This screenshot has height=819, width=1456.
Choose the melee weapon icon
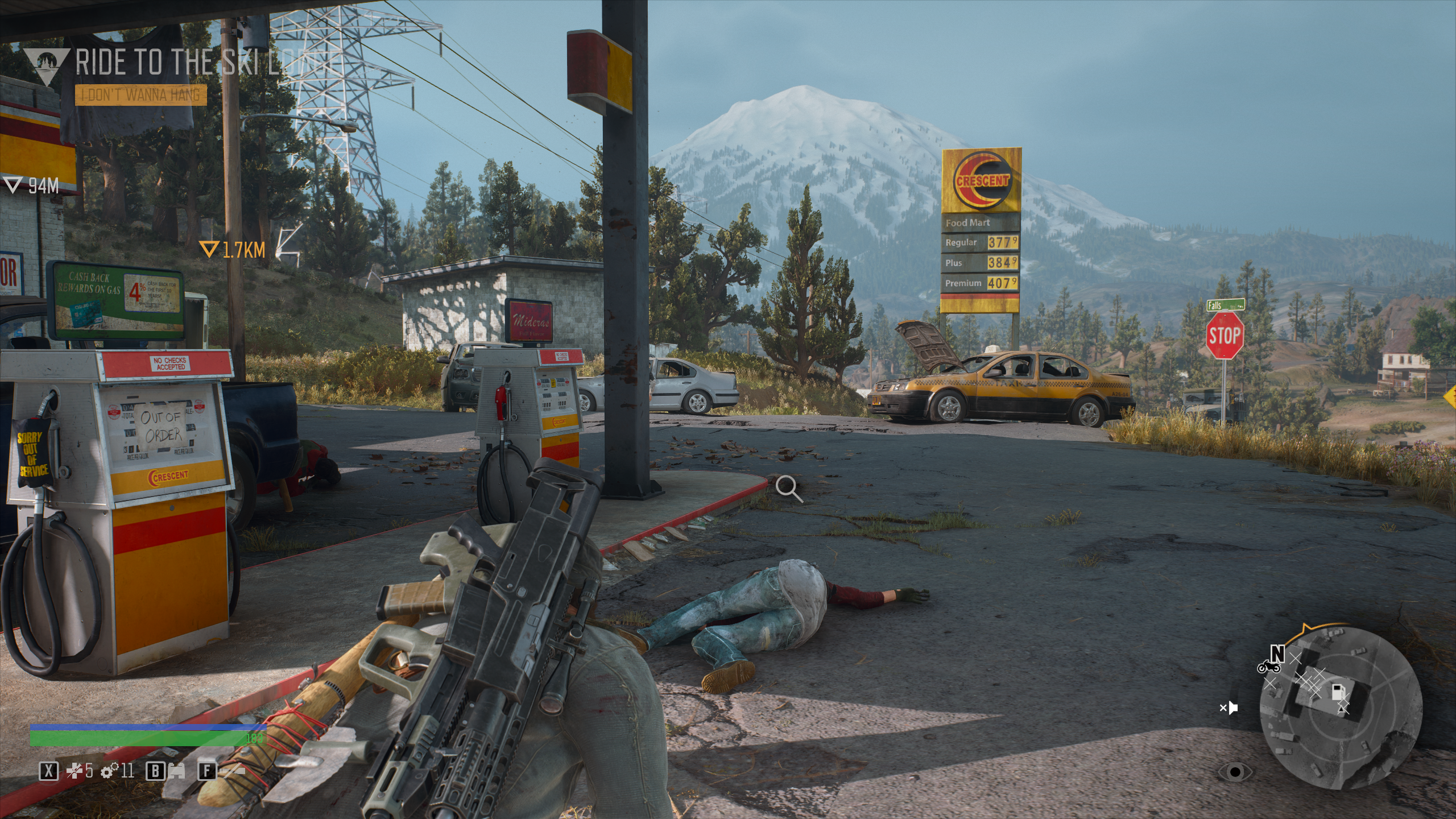coord(233,772)
